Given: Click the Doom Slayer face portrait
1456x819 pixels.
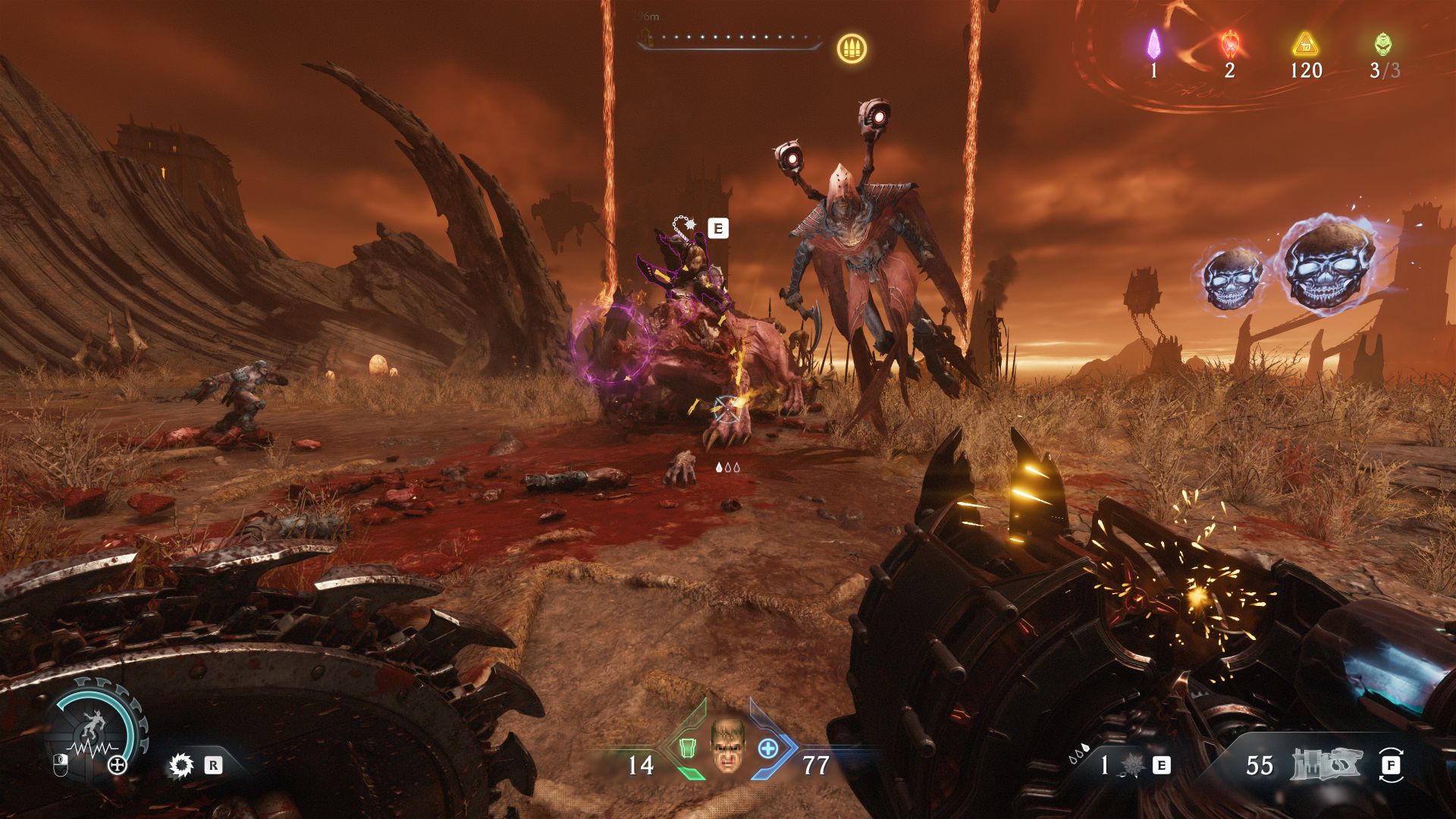Looking at the screenshot, I should click(728, 747).
